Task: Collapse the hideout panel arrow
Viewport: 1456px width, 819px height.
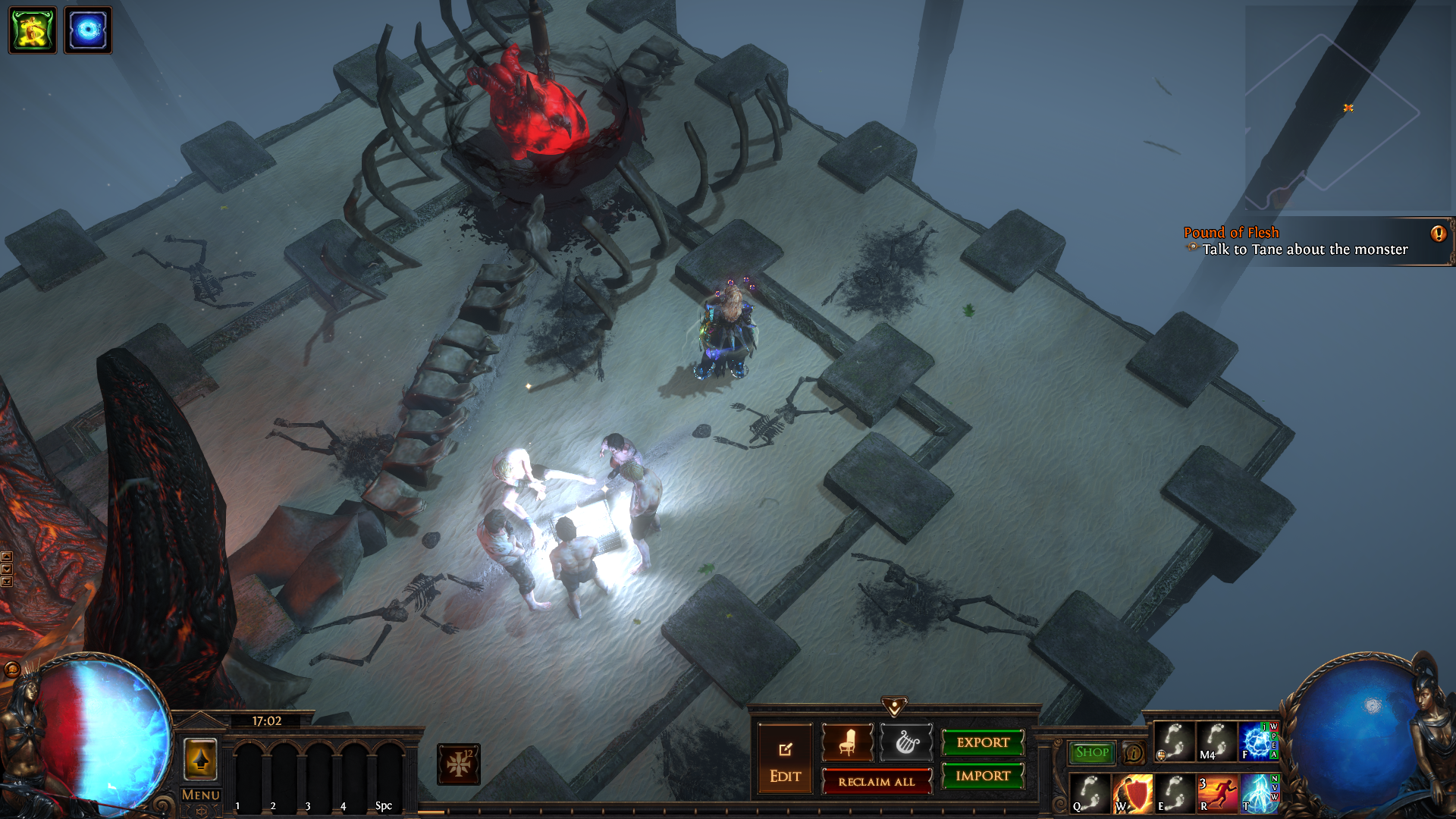Action: 894,707
